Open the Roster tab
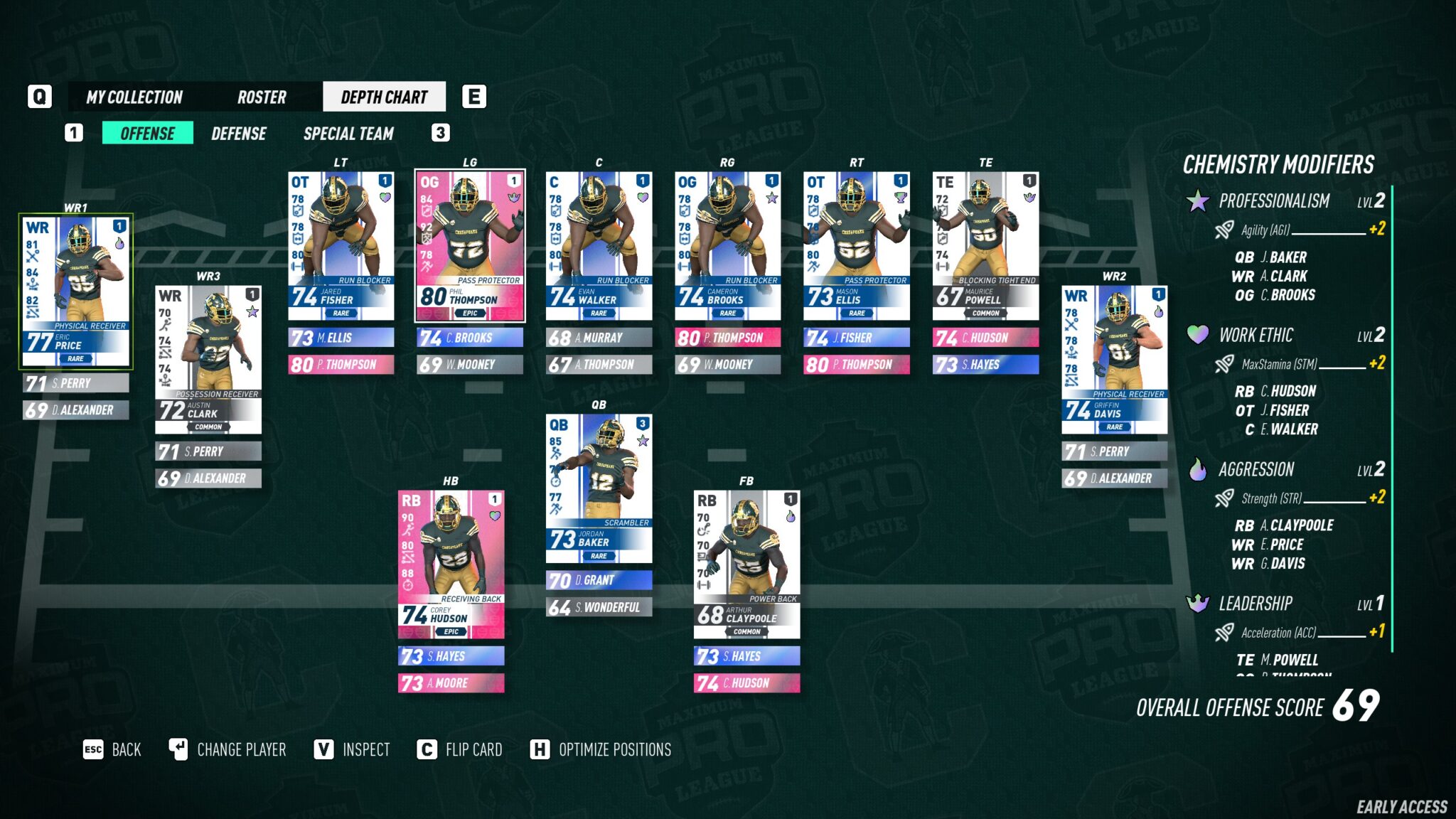This screenshot has height=819, width=1456. (260, 97)
